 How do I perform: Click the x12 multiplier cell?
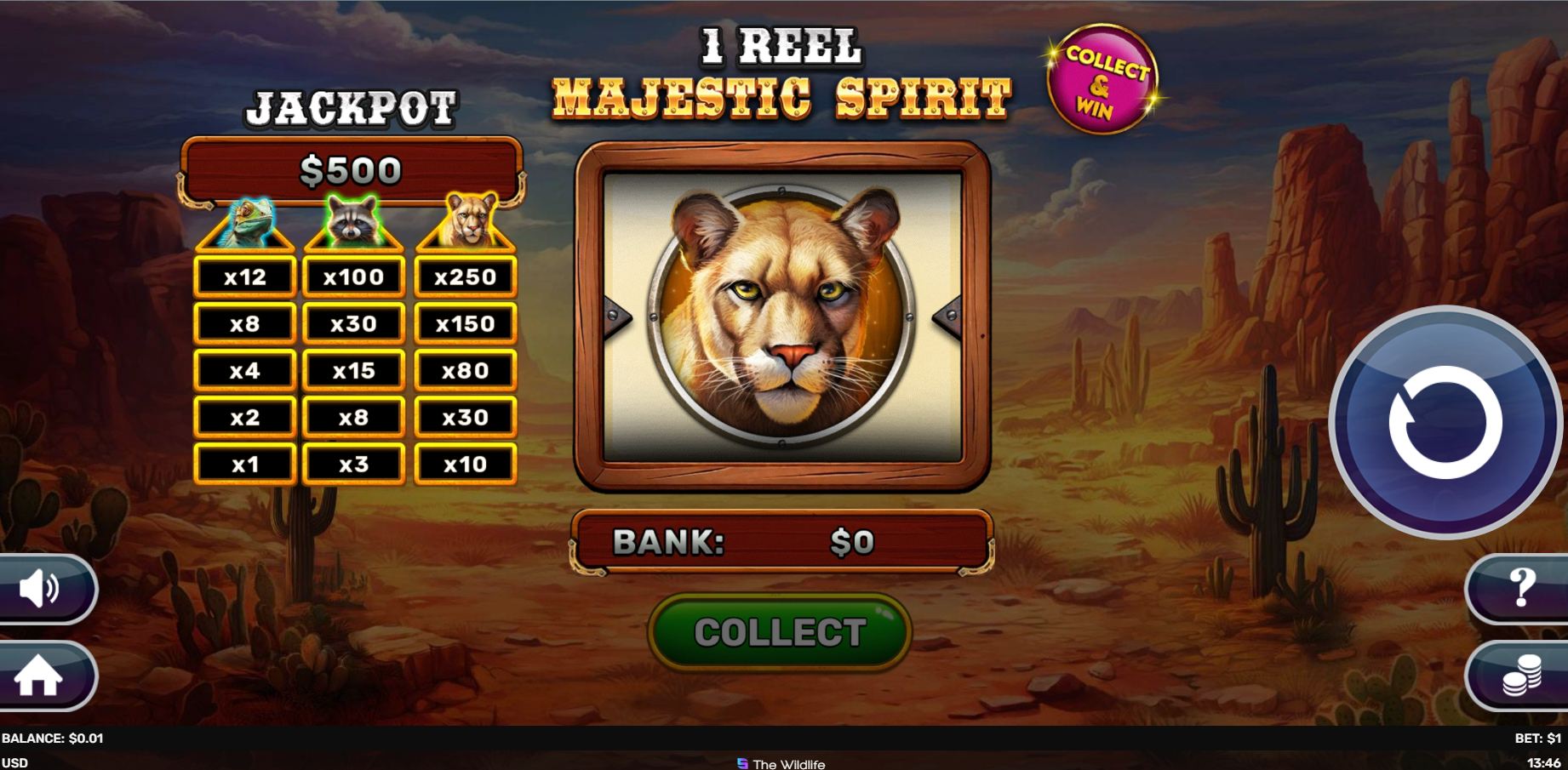pyautogui.click(x=244, y=276)
